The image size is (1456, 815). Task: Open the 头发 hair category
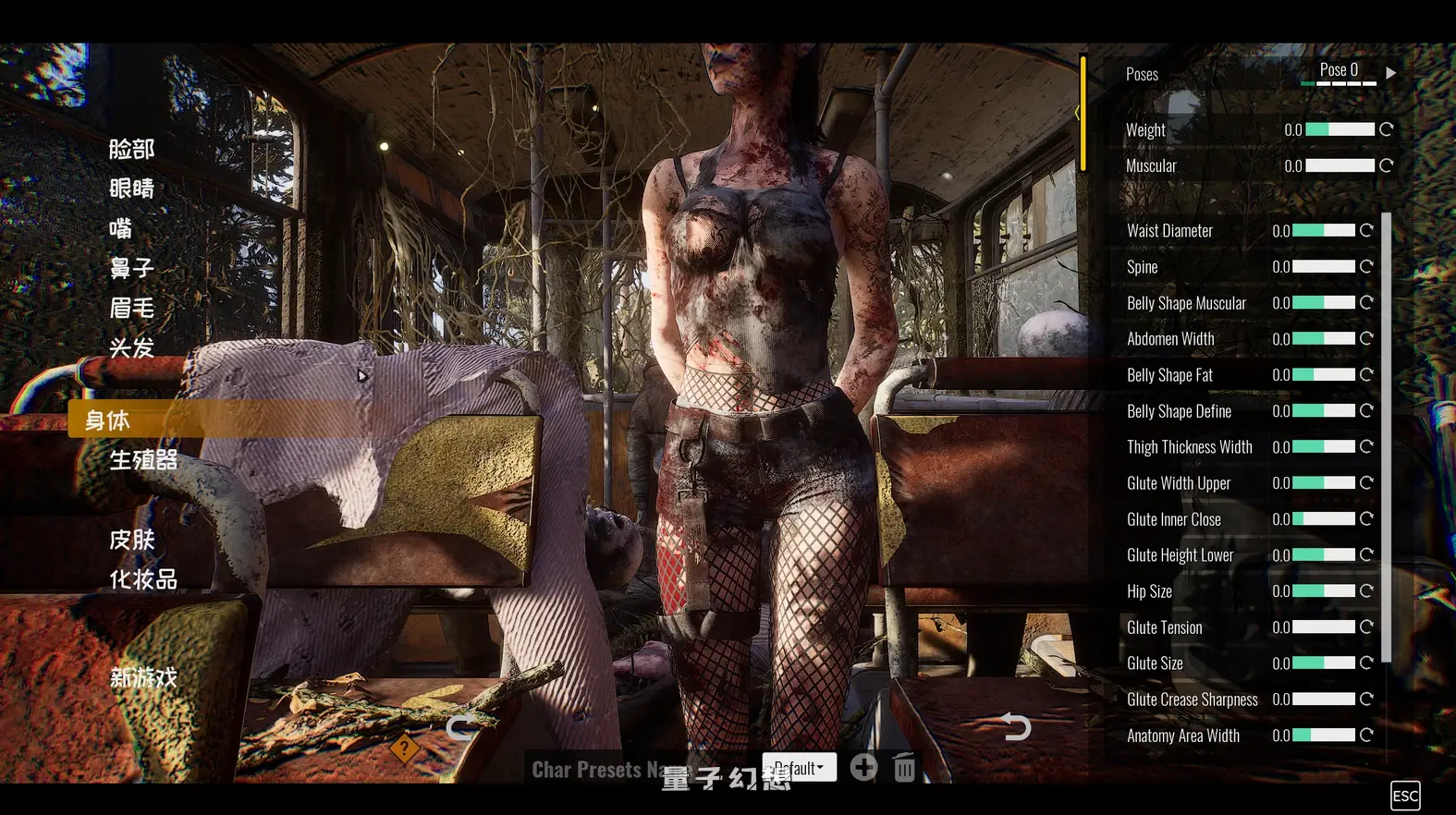tap(131, 347)
